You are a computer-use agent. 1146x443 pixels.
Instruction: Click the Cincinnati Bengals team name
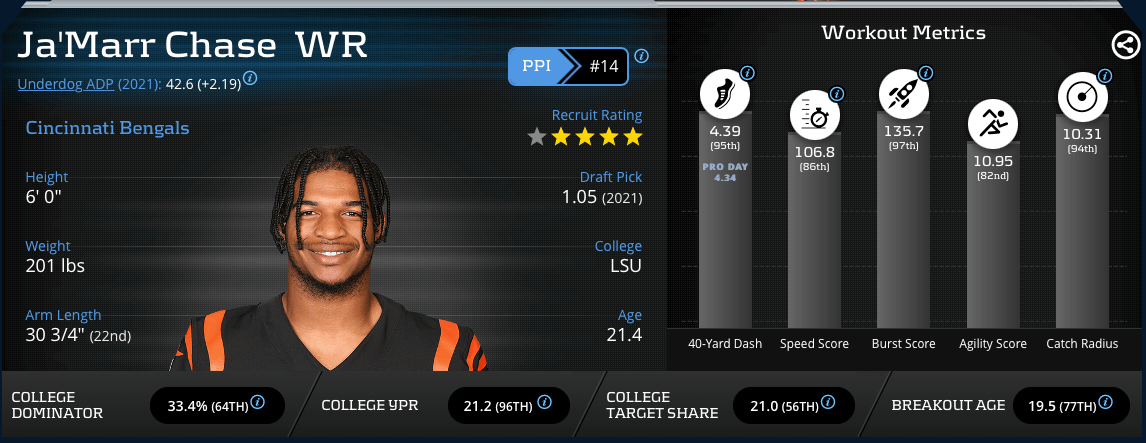(x=107, y=128)
